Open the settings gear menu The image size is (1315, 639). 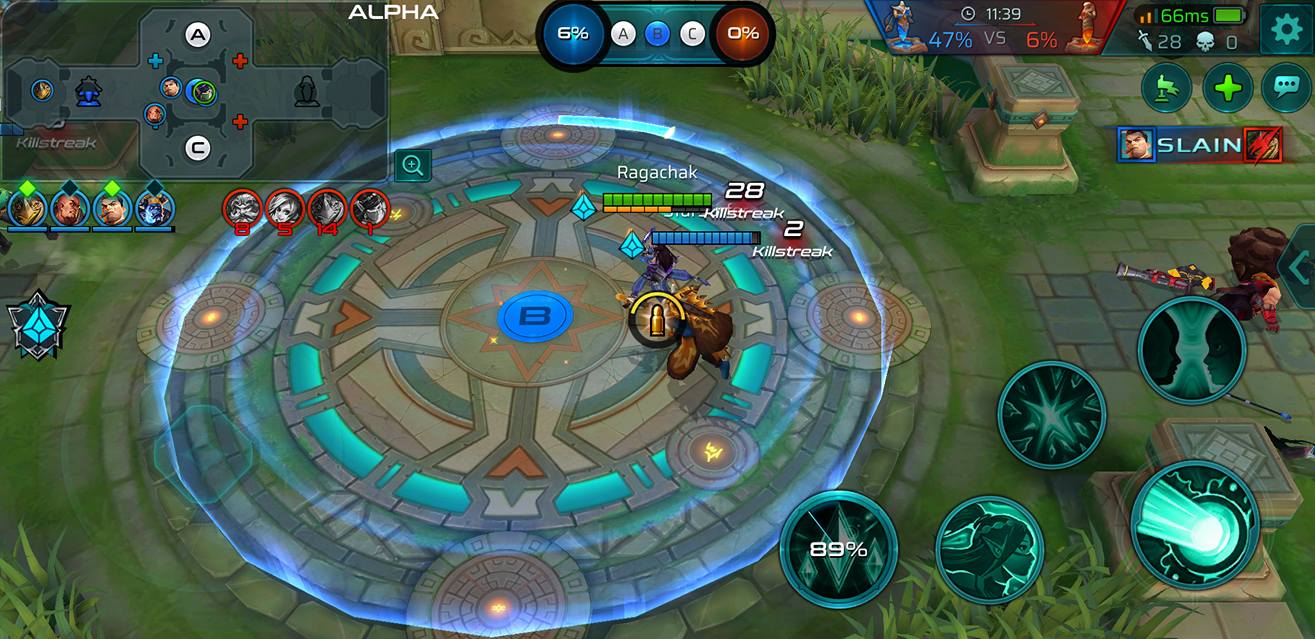pyautogui.click(x=1285, y=29)
